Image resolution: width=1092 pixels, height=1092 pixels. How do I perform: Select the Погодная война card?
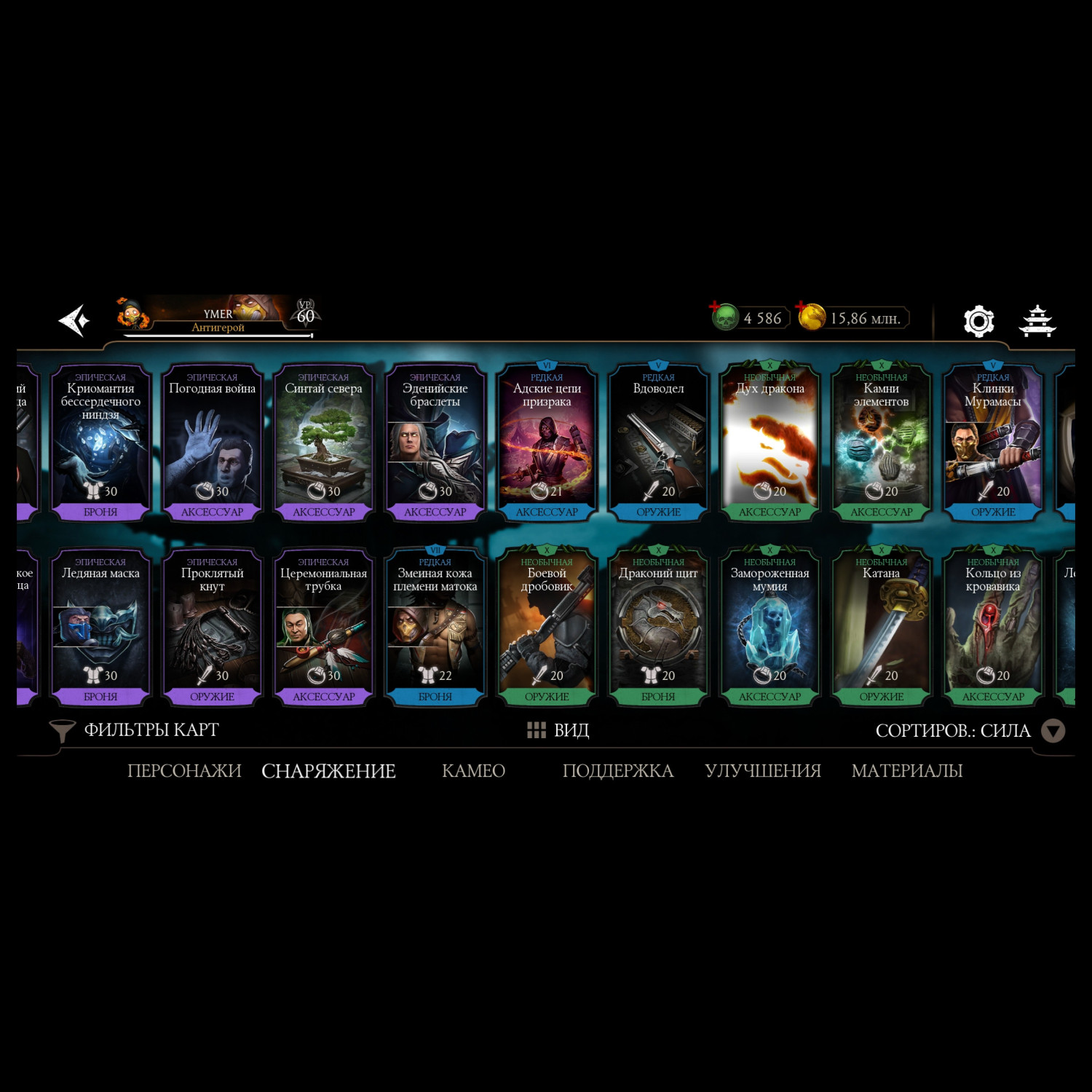[x=212, y=443]
